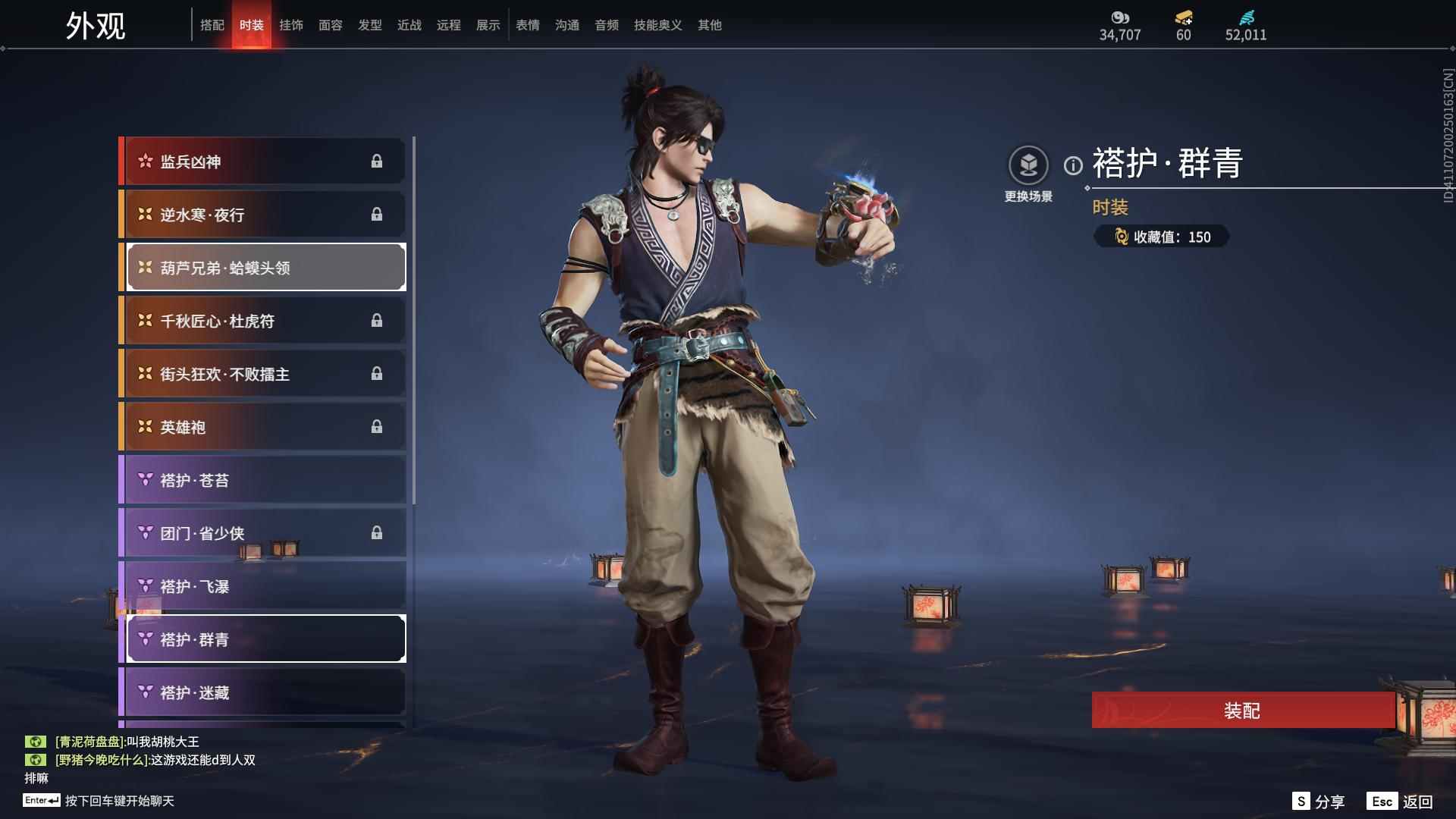Click the gold ingot currency icon showing 60
The height and width of the screenshot is (819, 1456).
click(1182, 18)
